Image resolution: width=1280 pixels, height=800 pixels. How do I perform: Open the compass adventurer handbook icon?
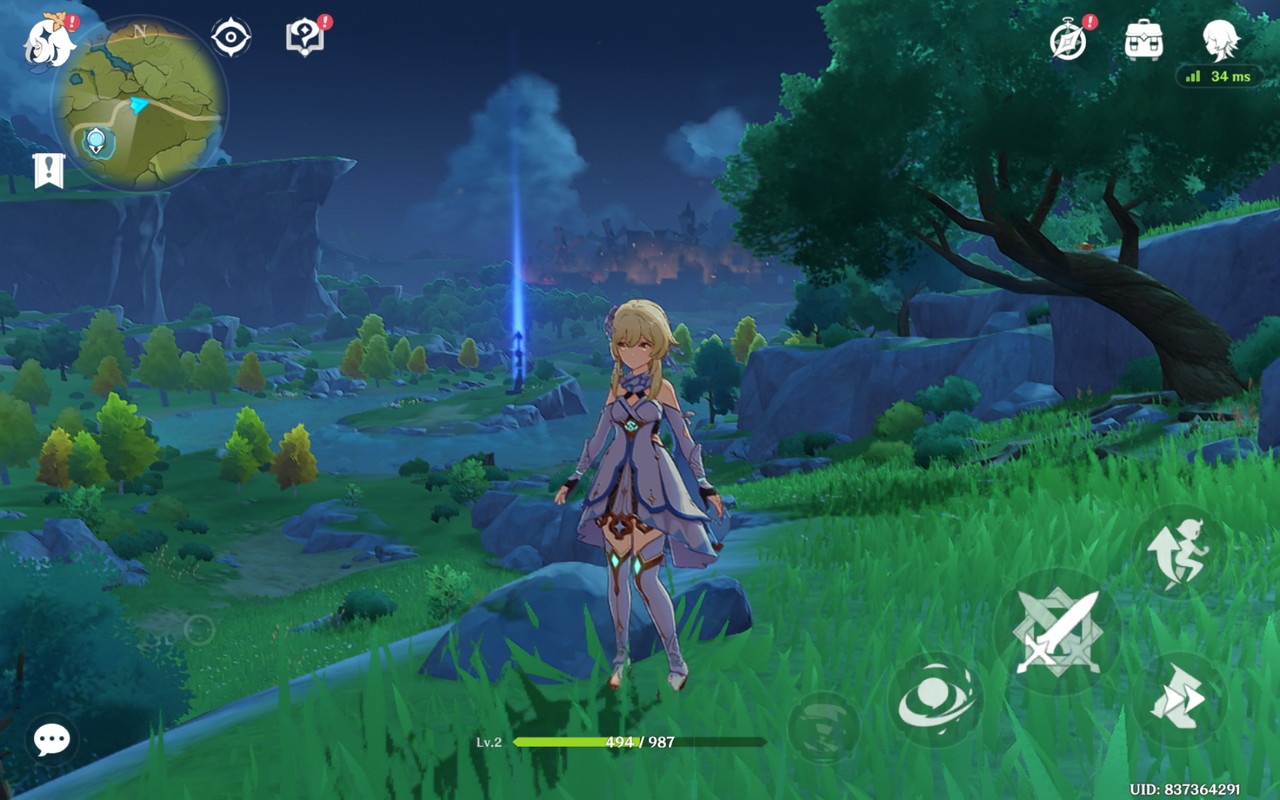(1069, 40)
